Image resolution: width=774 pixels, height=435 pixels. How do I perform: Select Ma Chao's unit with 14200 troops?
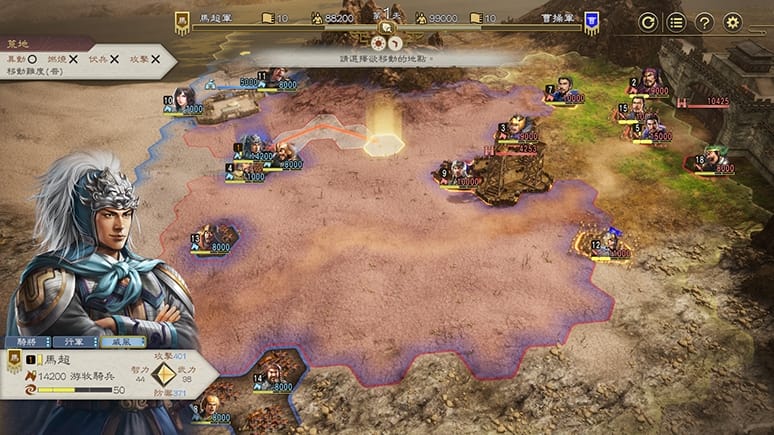(253, 148)
